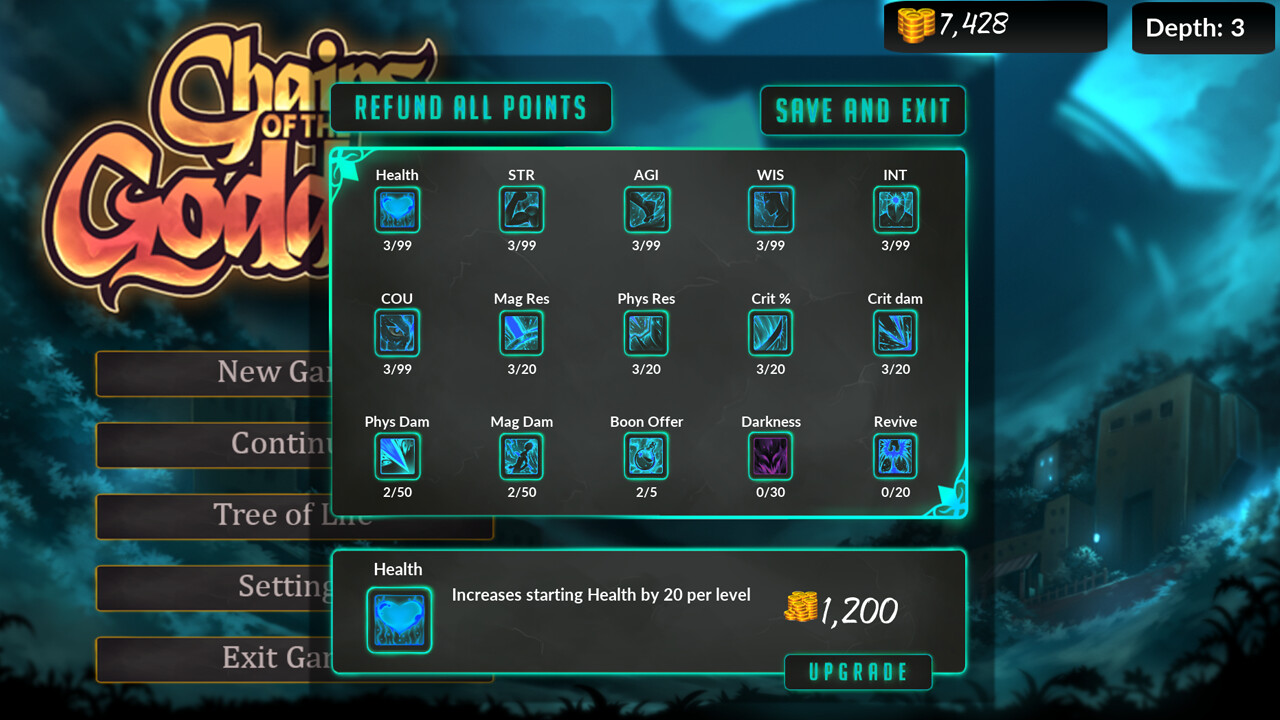Select the Mag Dam upgrade icon
This screenshot has height=720, width=1280.
click(x=521, y=457)
